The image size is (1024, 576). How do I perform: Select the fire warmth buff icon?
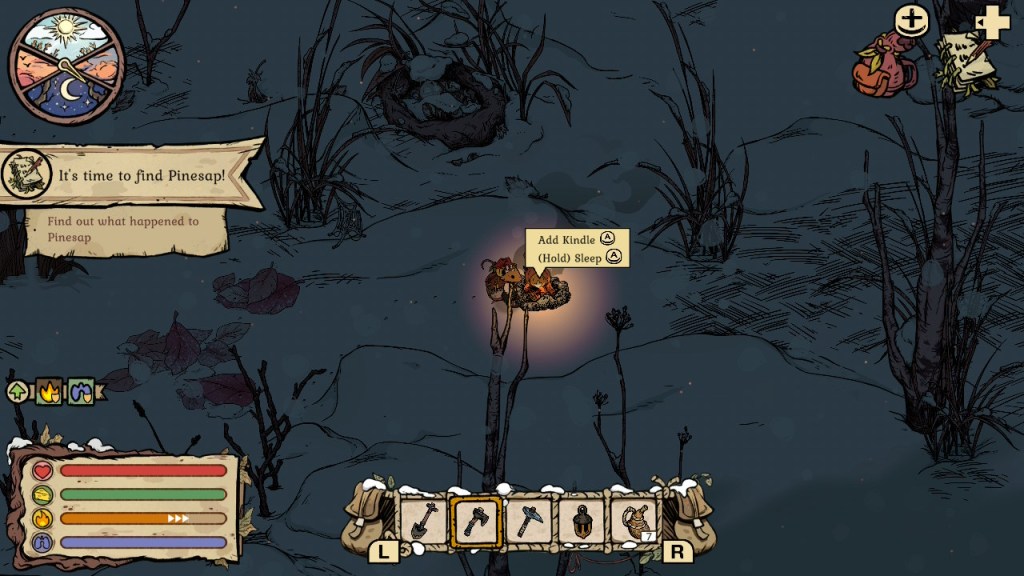pos(48,391)
